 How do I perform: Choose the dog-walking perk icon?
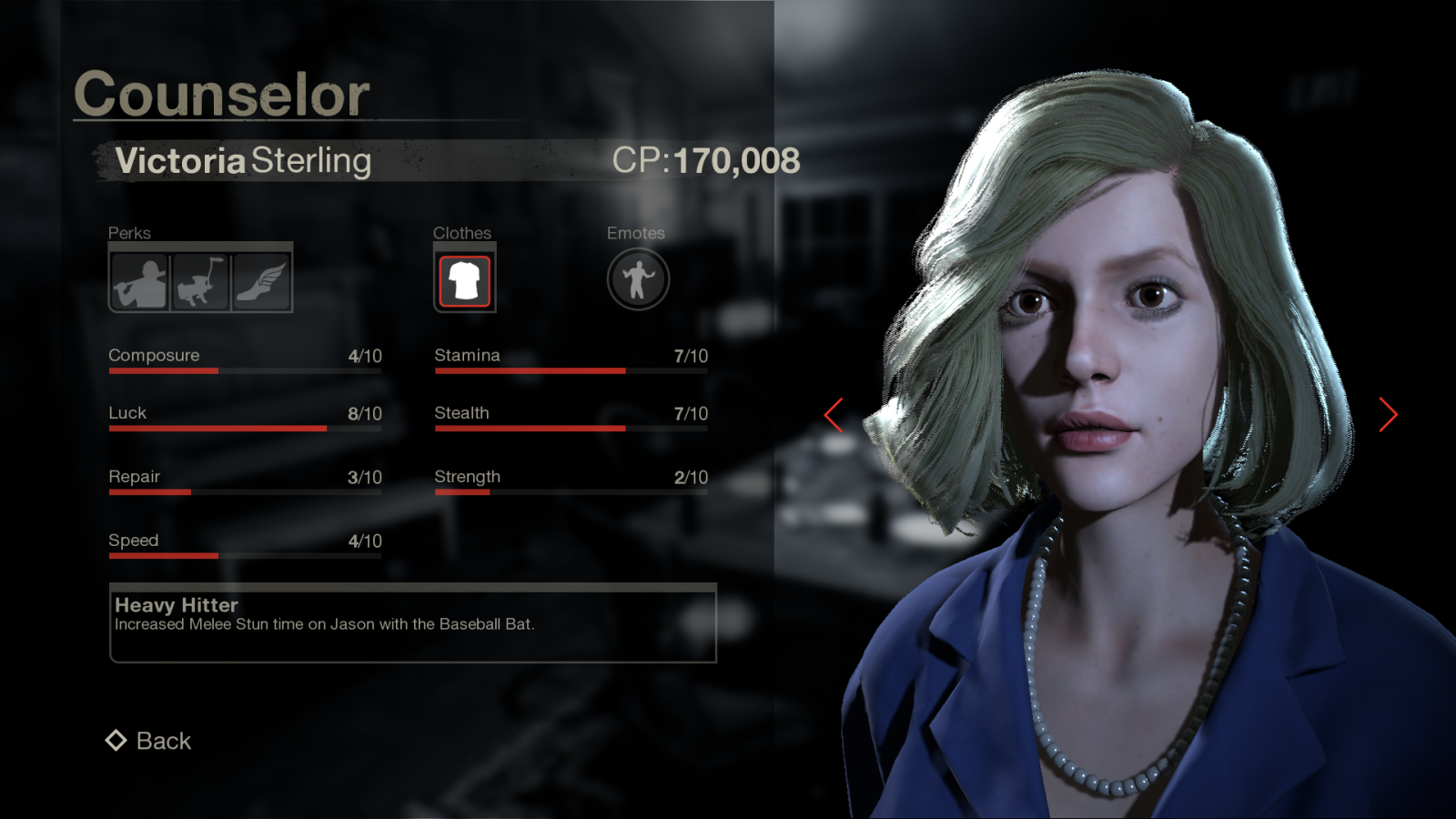(x=200, y=281)
